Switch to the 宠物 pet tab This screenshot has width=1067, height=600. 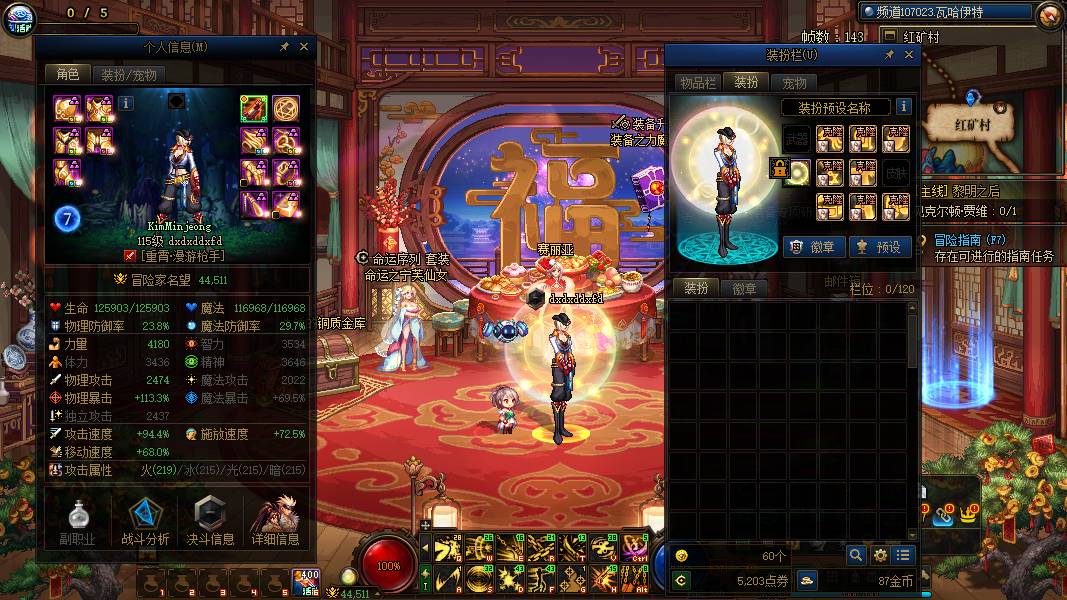click(x=794, y=82)
